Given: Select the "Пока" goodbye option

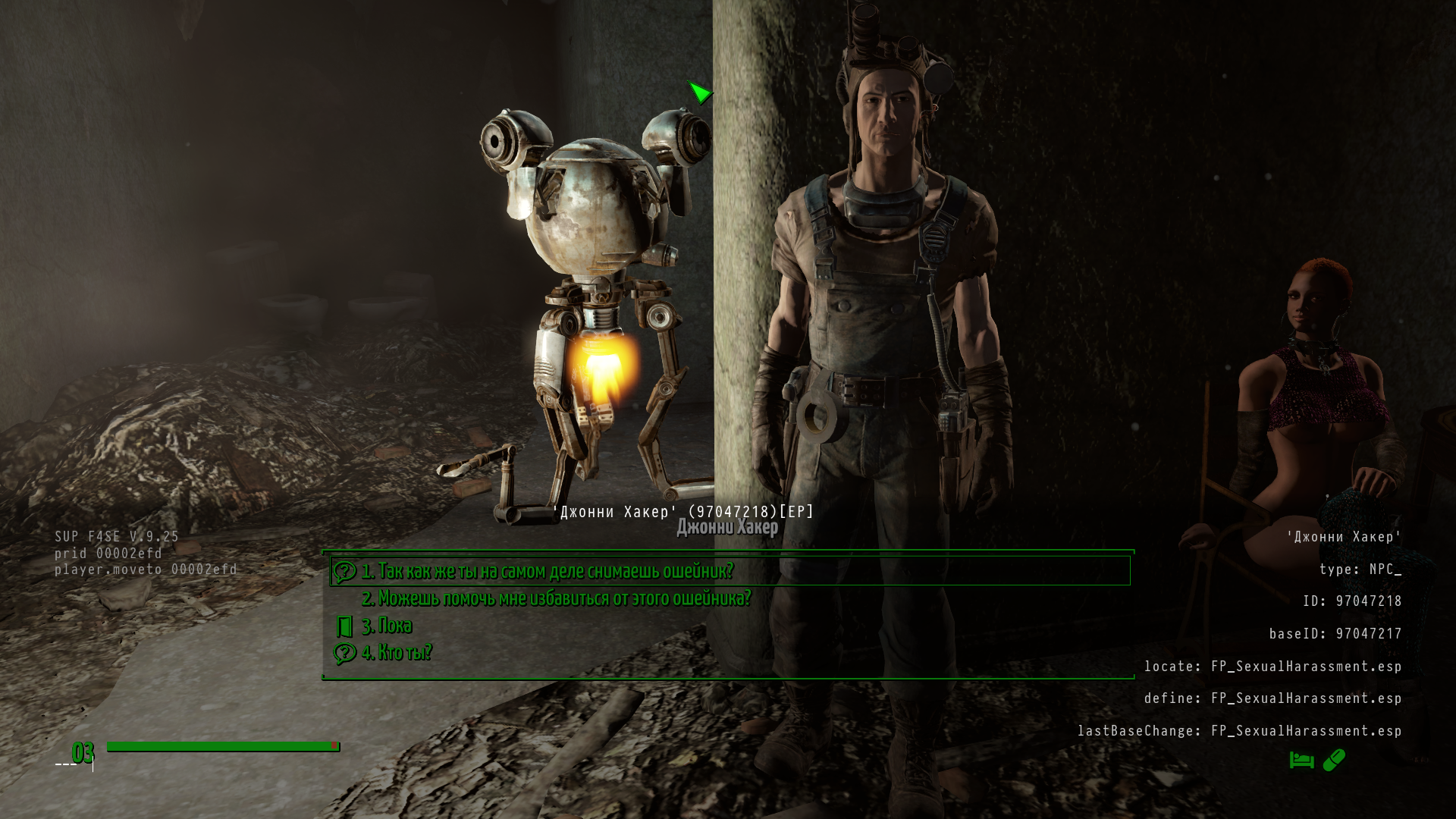Looking at the screenshot, I should [386, 626].
